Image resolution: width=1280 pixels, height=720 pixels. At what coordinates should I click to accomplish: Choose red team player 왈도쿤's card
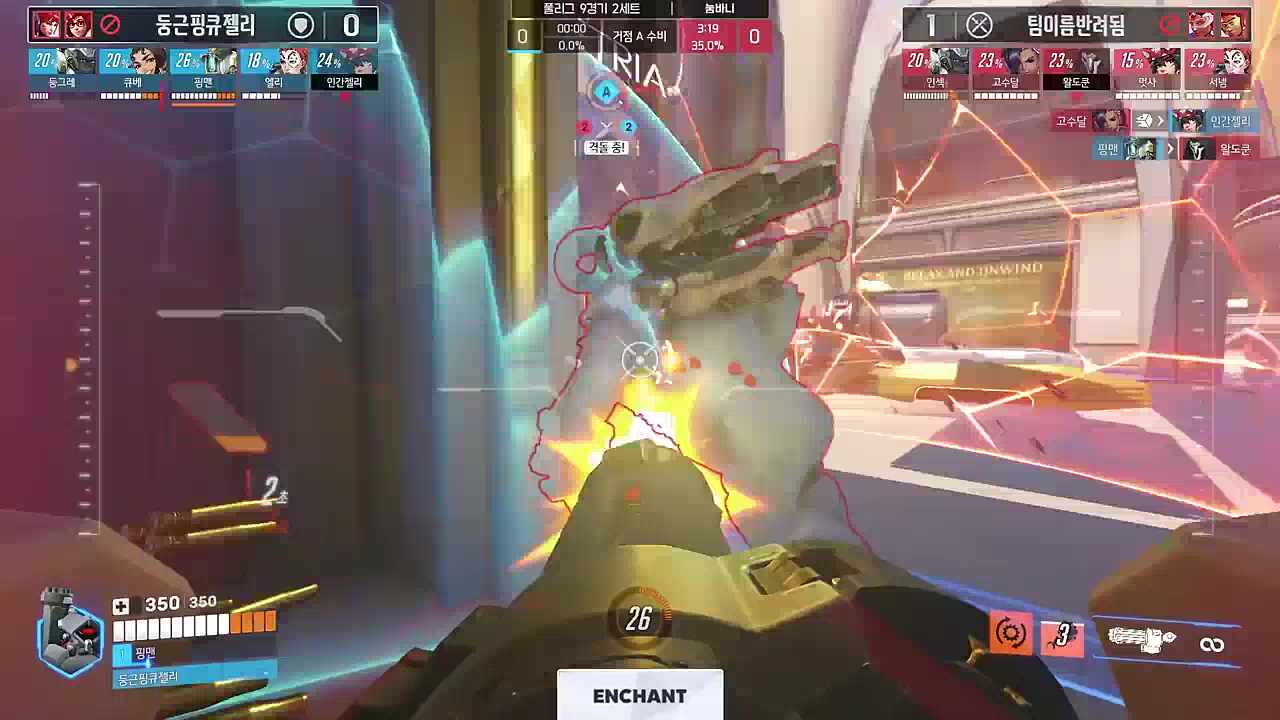[1076, 69]
